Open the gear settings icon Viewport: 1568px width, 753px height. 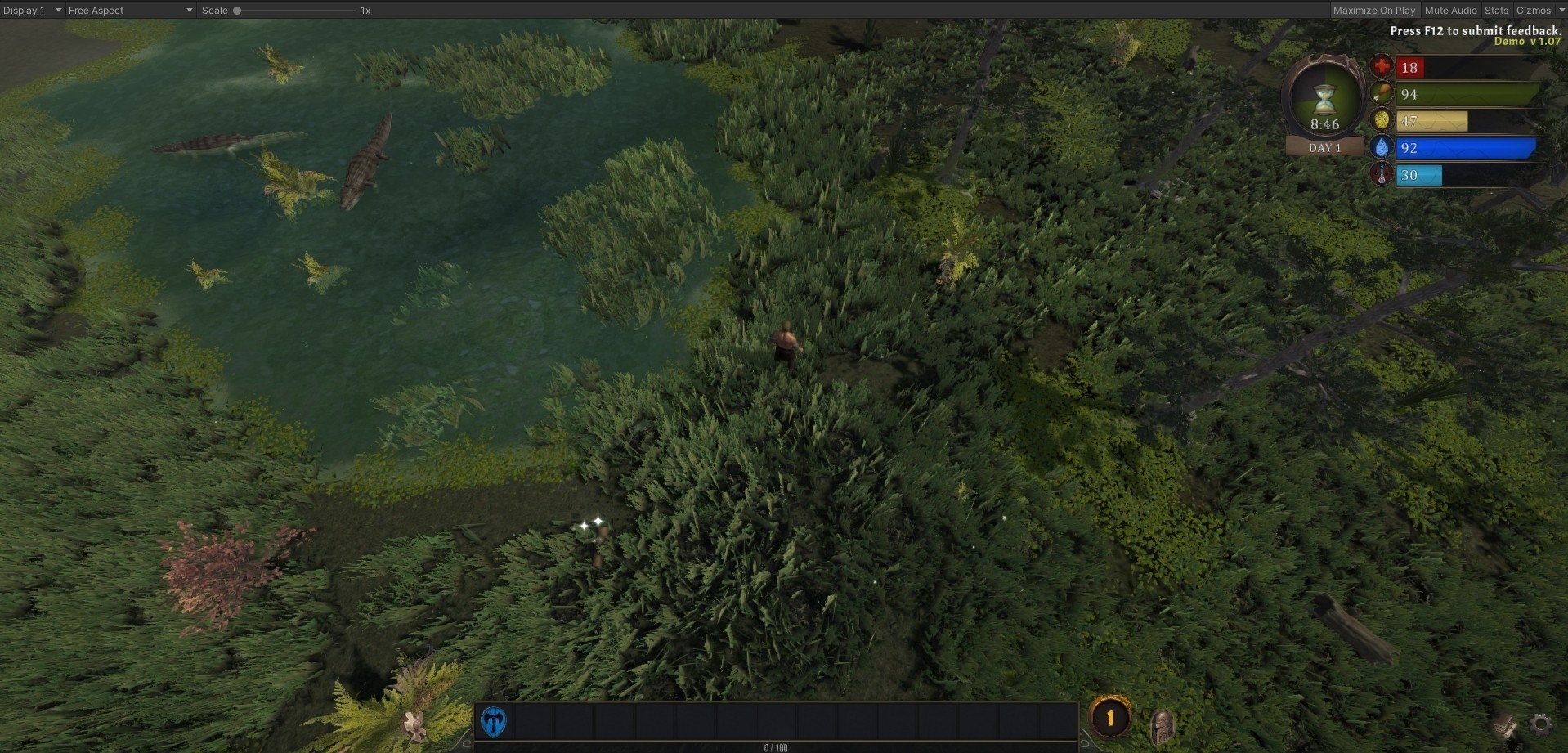(x=1541, y=724)
